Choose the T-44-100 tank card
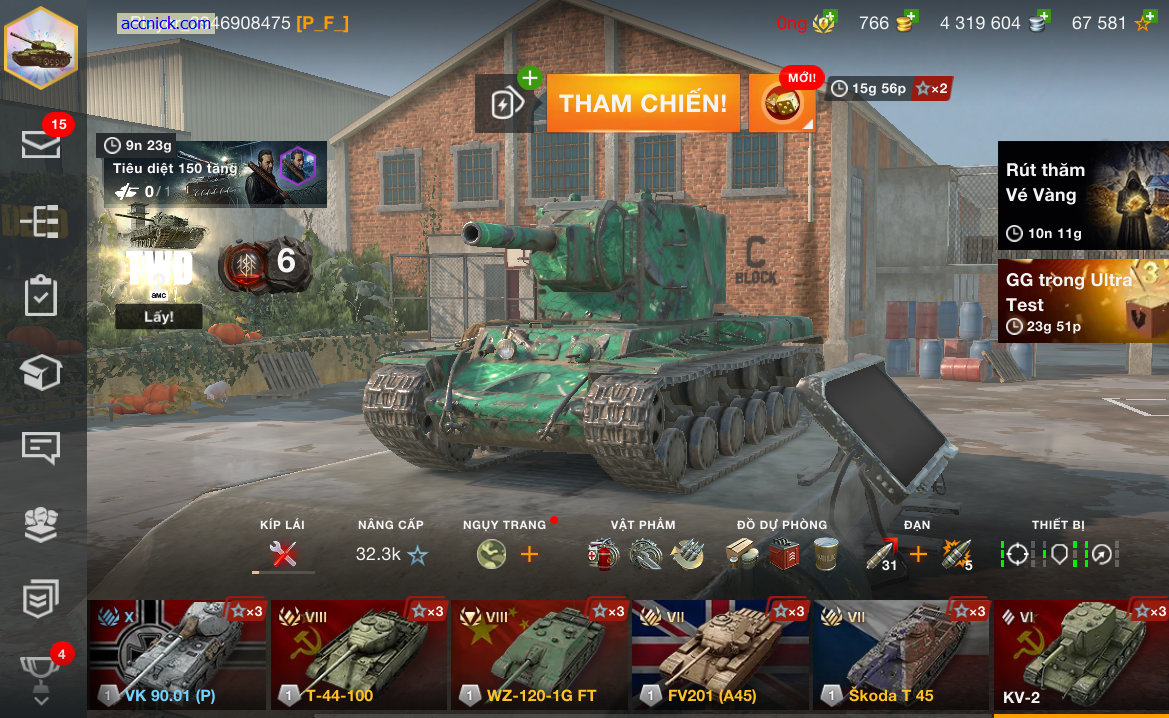This screenshot has width=1169, height=718. [359, 655]
